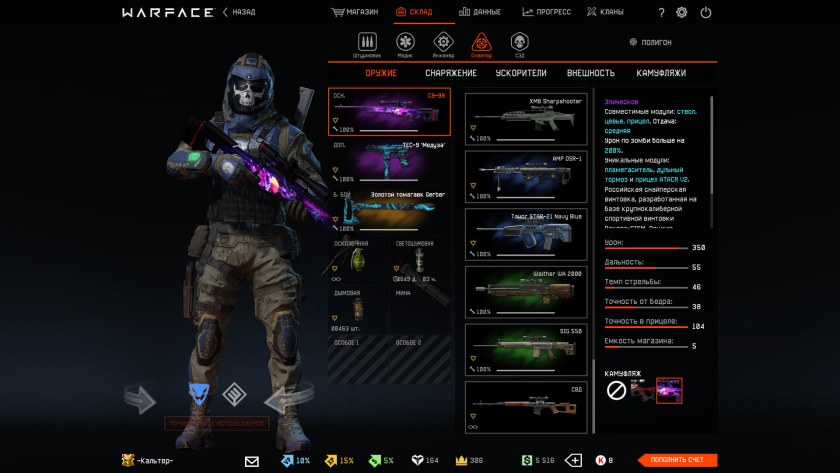Image resolution: width=840 pixels, height=473 pixels.
Task: Switch to the СНАРЯЖЕНИЕ tab
Action: pyautogui.click(x=449, y=73)
